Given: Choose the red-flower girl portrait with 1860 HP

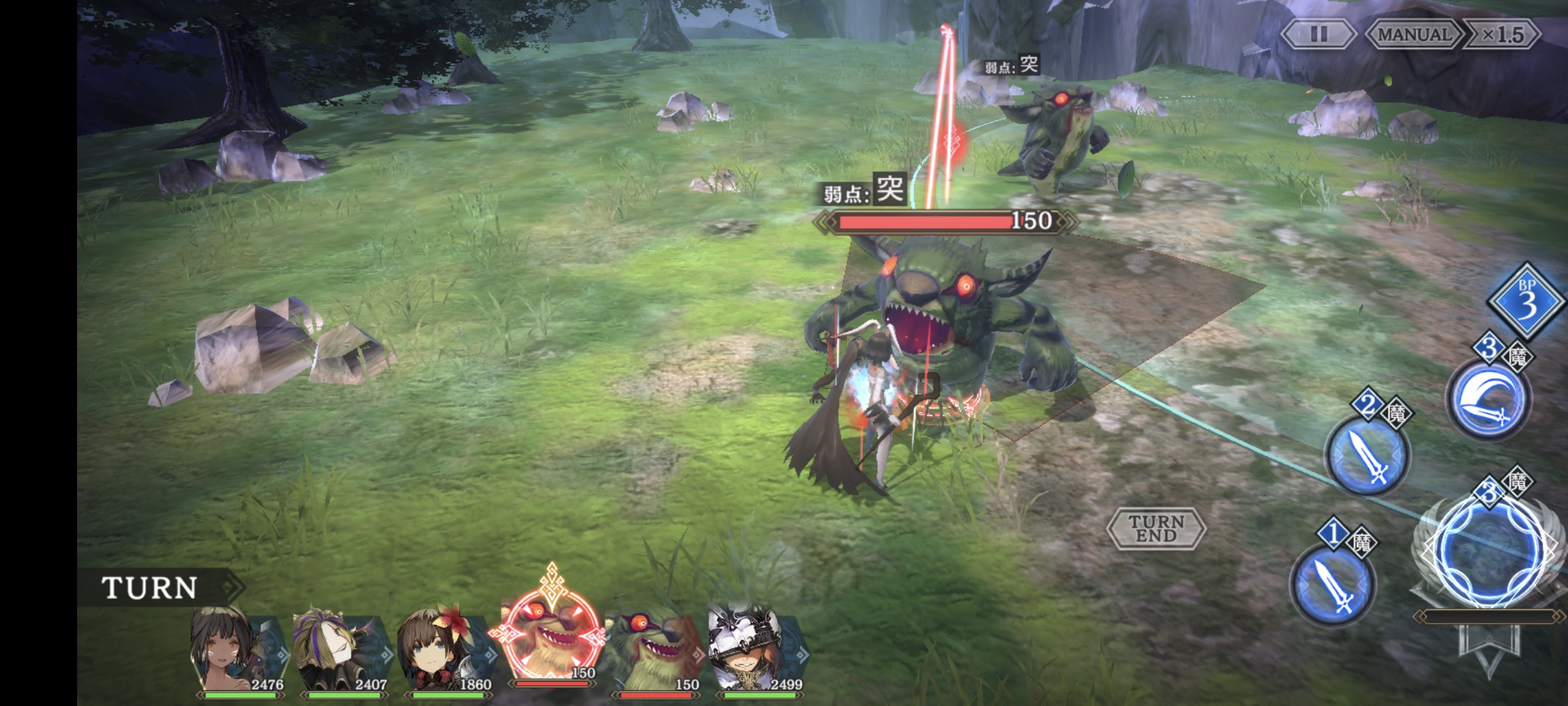Looking at the screenshot, I should 444,650.
